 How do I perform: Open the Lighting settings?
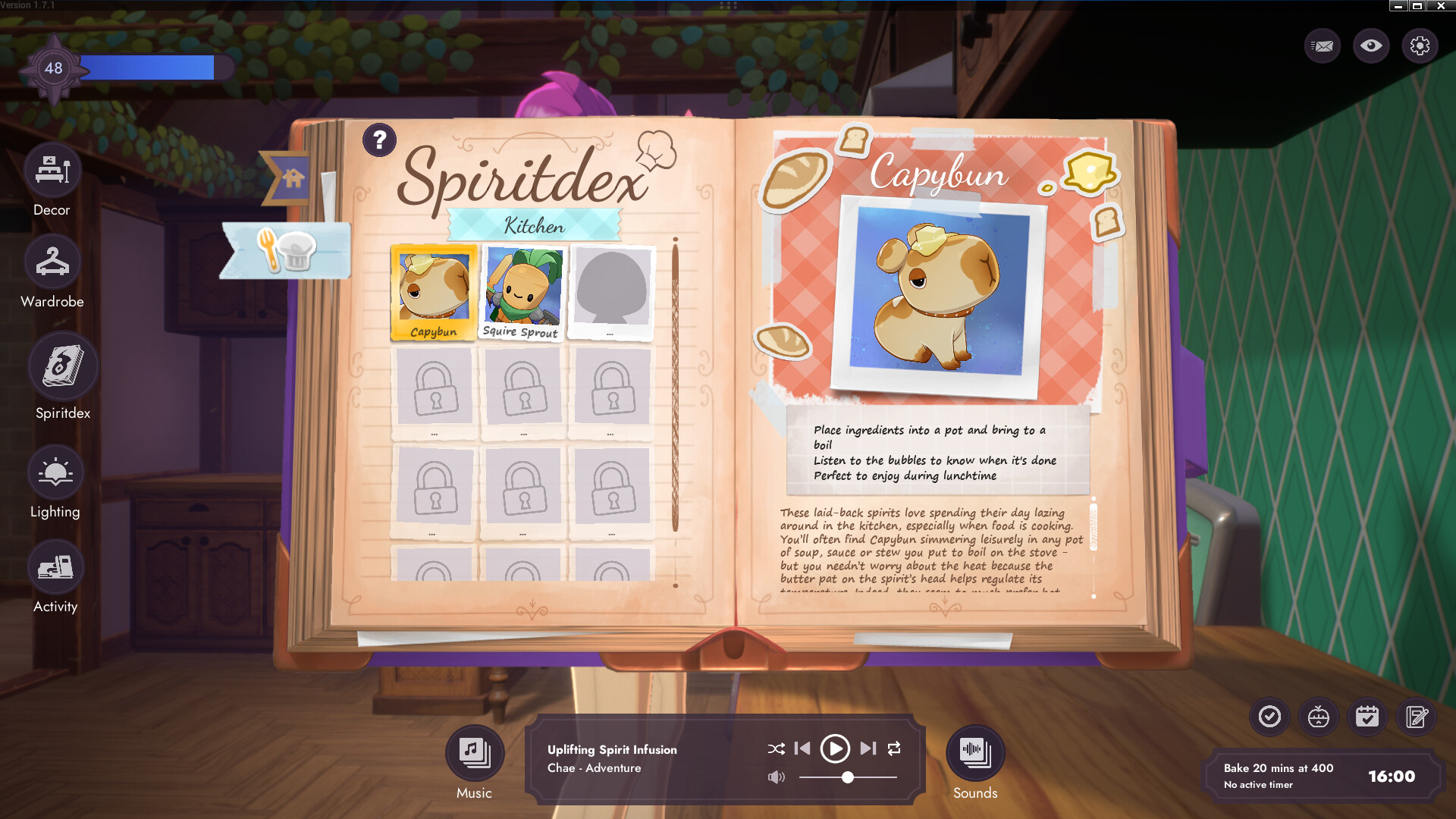coord(55,472)
